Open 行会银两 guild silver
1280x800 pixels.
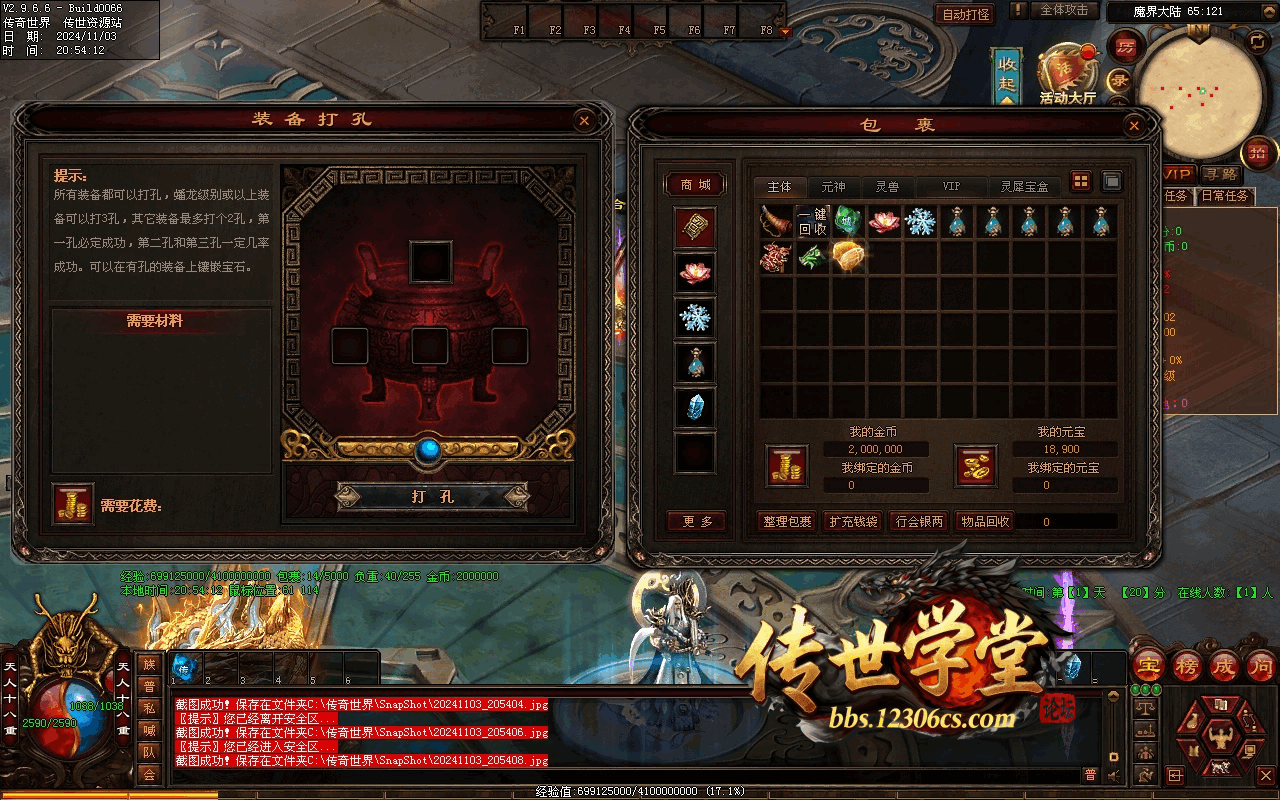pos(919,521)
